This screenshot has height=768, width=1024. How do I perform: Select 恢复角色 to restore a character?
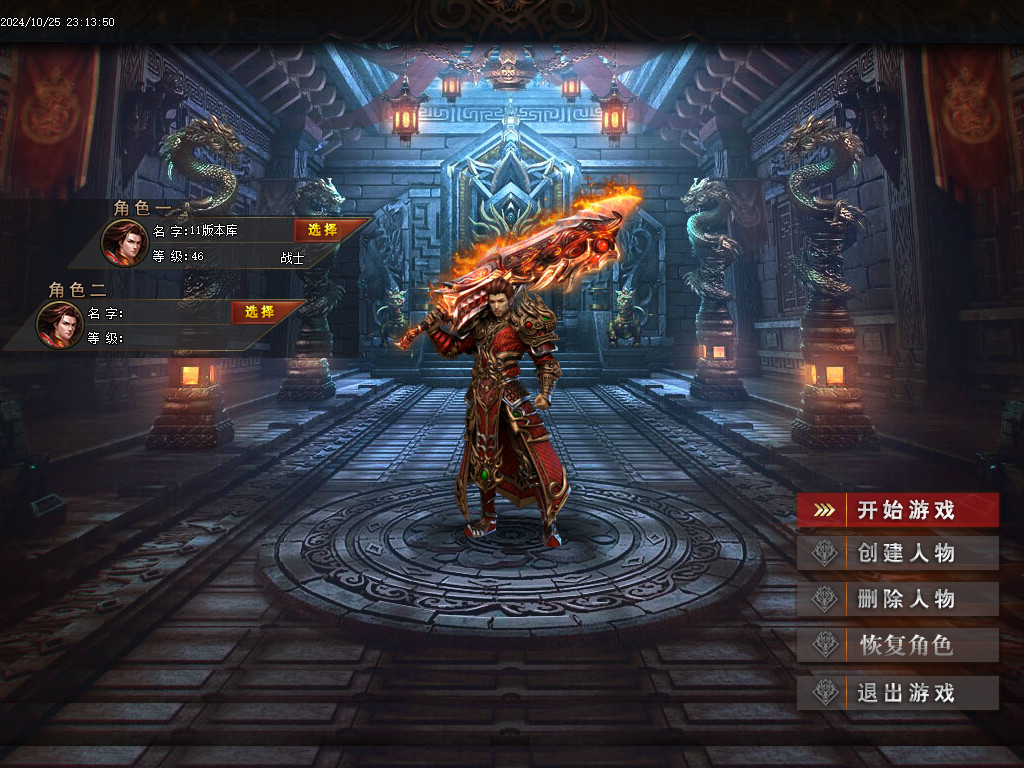pos(898,645)
